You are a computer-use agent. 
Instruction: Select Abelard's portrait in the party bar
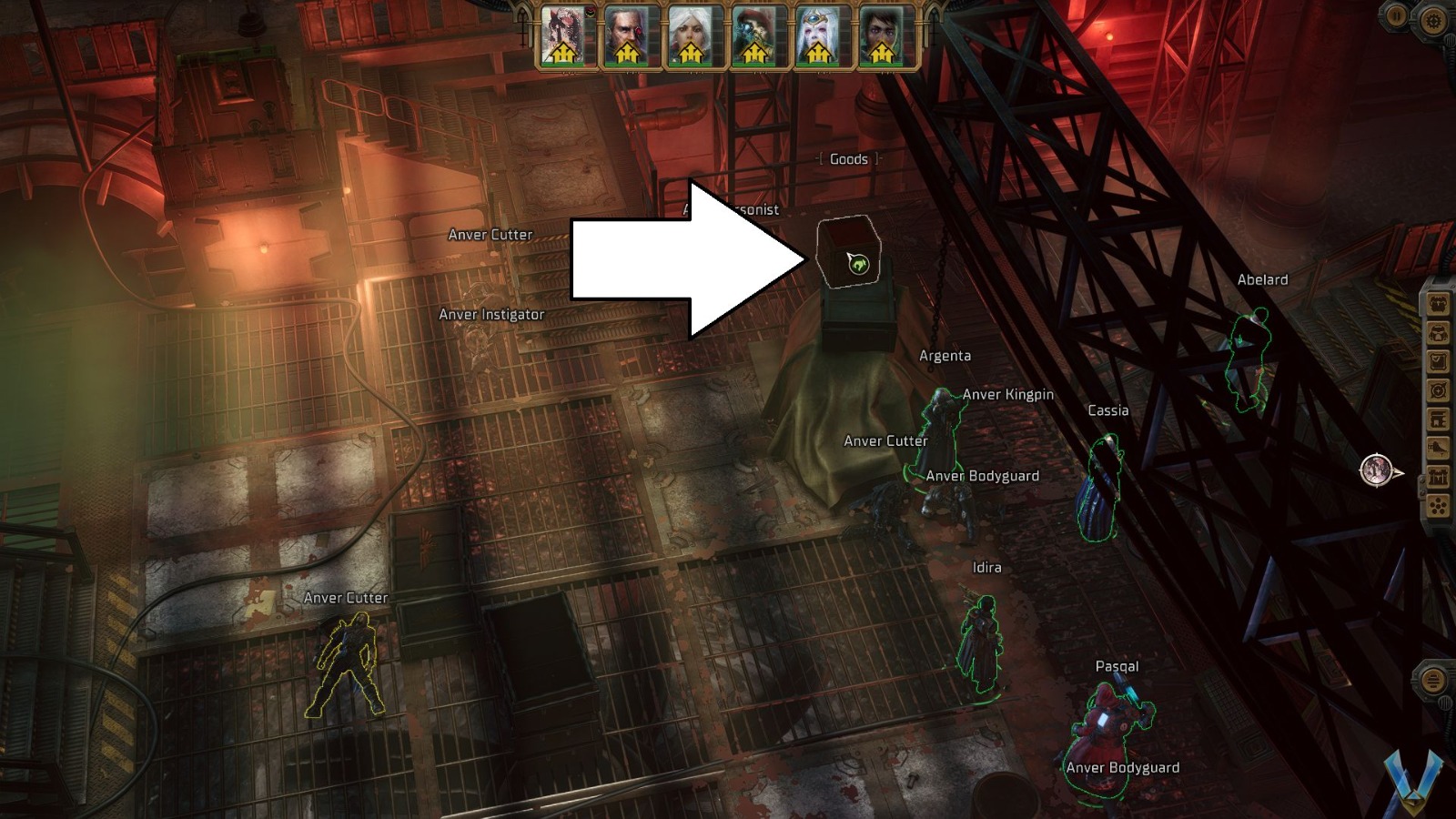tap(628, 36)
